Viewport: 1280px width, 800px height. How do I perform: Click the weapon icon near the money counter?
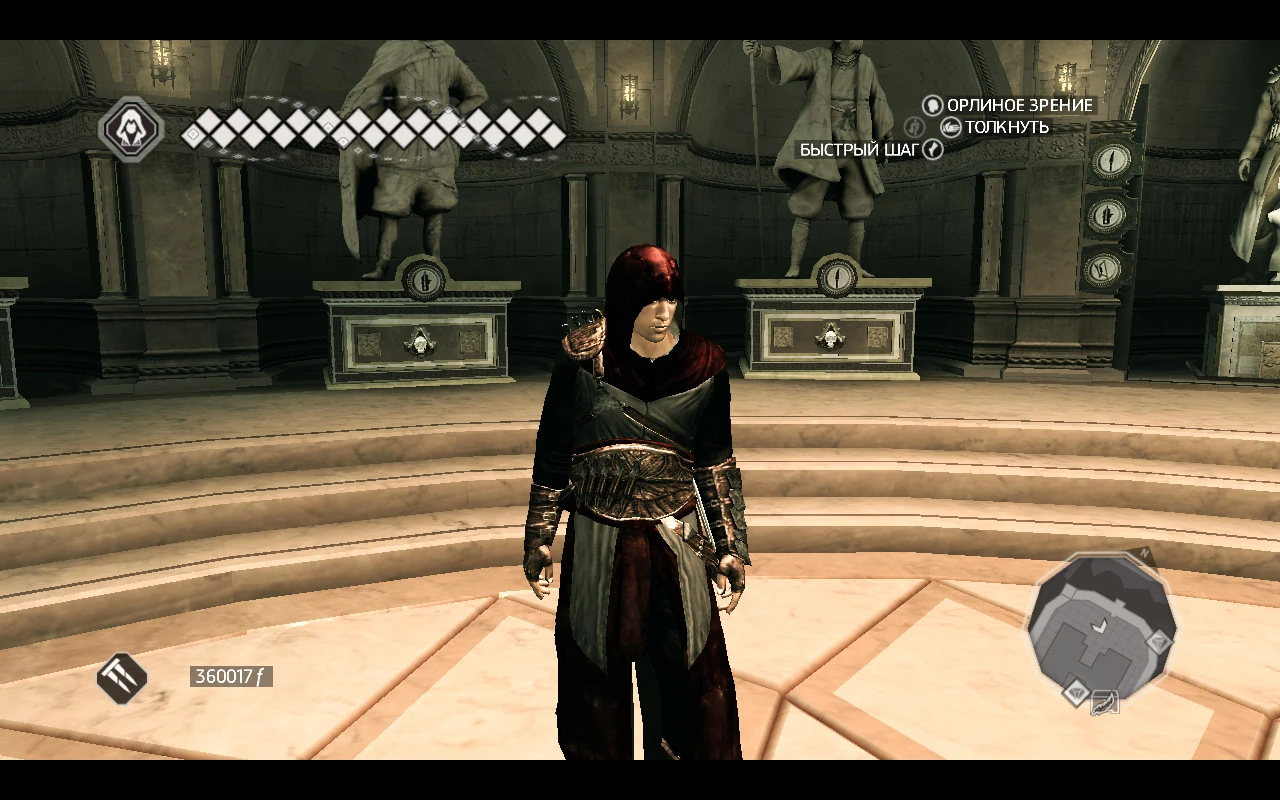[x=120, y=678]
